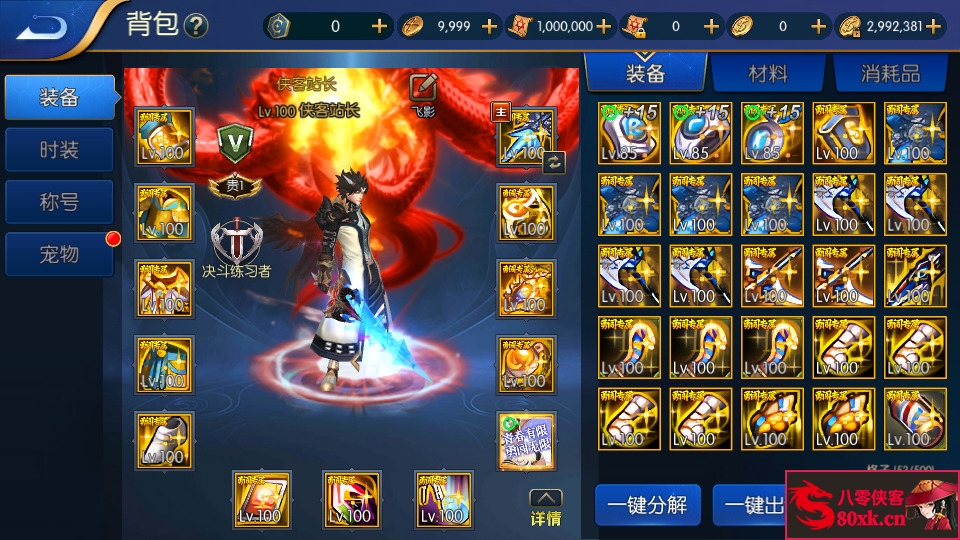Image resolution: width=960 pixels, height=540 pixels.
Task: Switch to the 宠物 side tab
Action: (x=58, y=255)
